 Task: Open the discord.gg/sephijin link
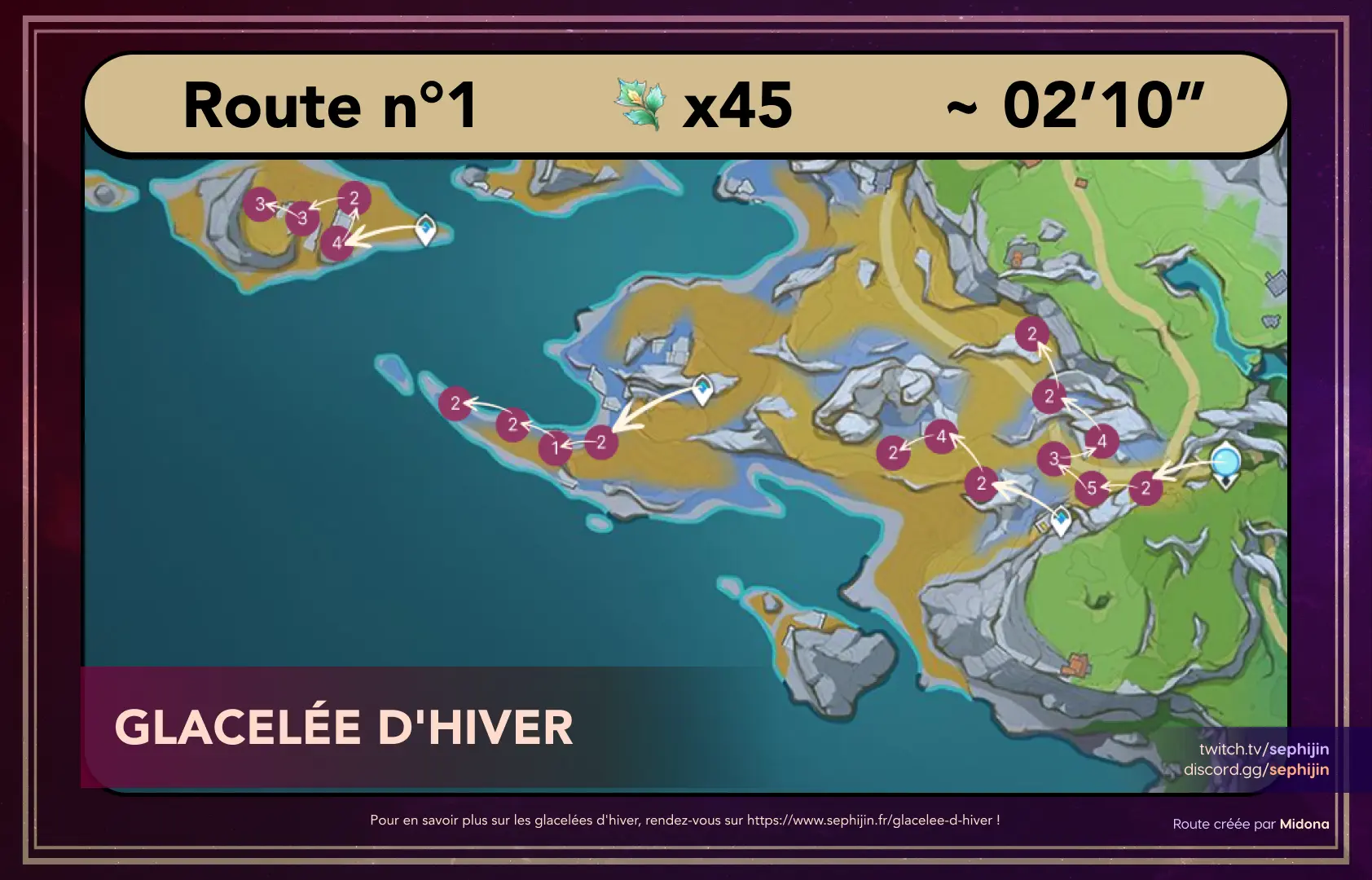coord(1255,769)
